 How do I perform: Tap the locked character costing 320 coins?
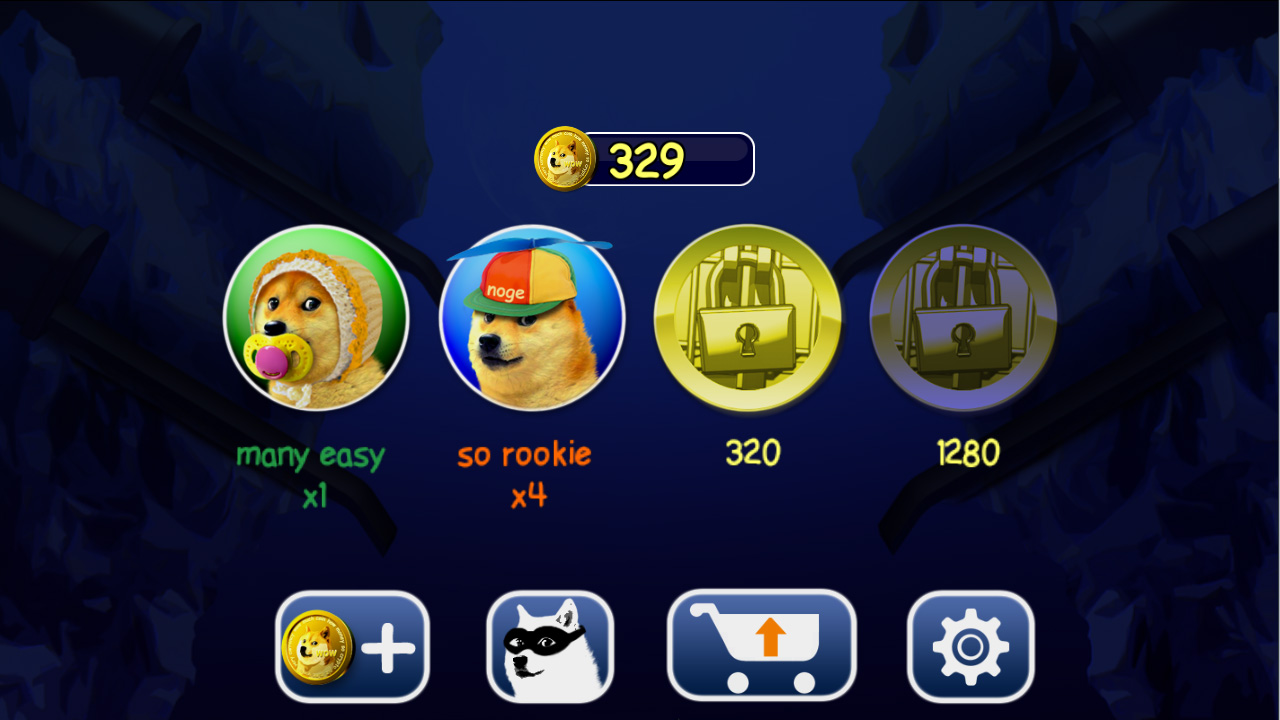coord(748,318)
